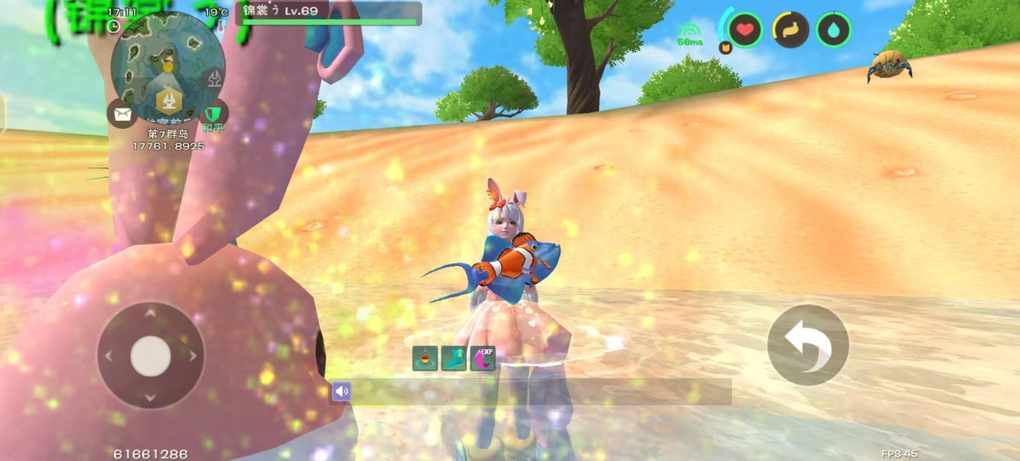This screenshot has width=1020, height=461.
Task: Tap the banana hunger icon
Action: pos(790,29)
